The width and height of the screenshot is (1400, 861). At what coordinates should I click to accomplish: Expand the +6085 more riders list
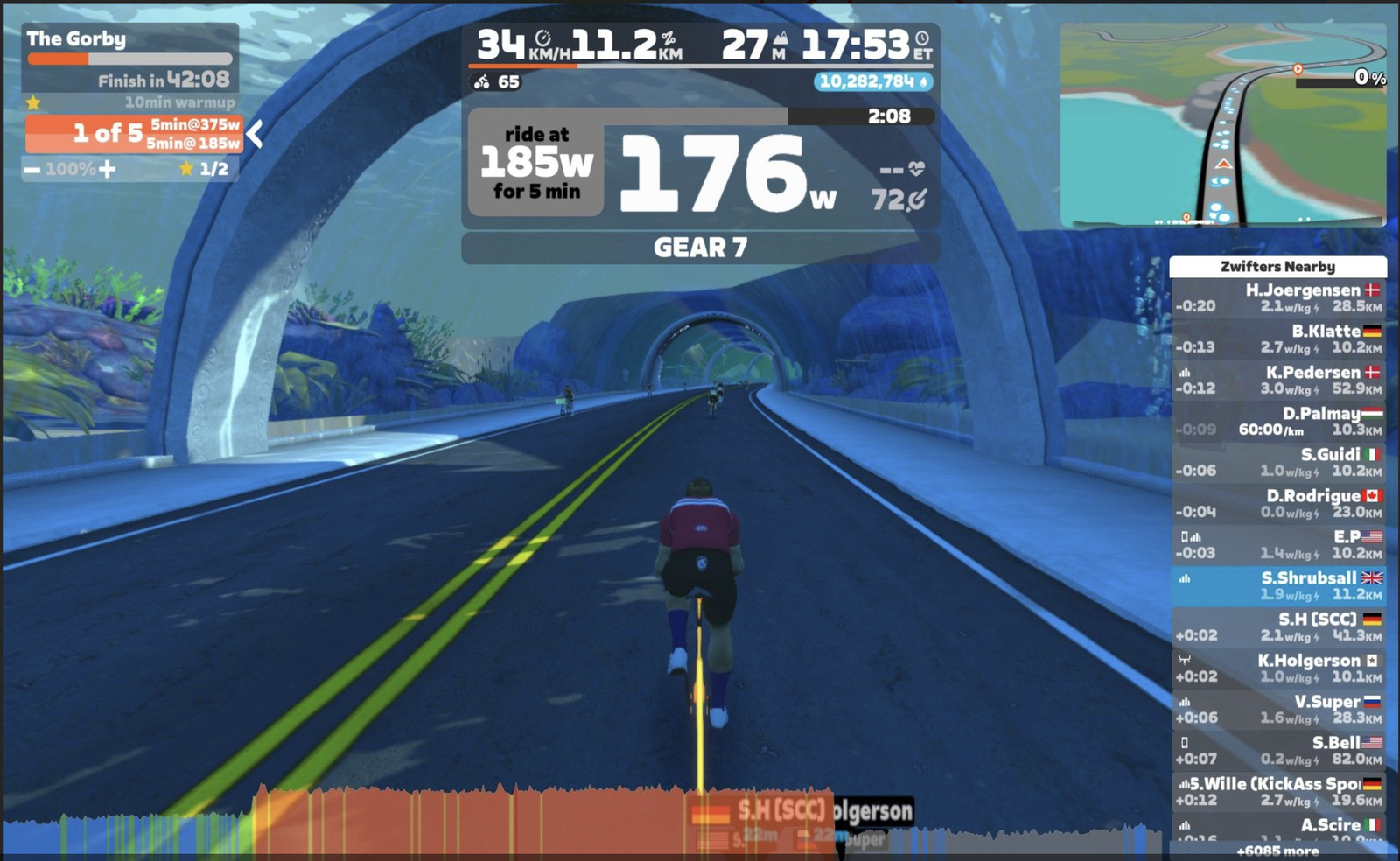(x=1279, y=850)
